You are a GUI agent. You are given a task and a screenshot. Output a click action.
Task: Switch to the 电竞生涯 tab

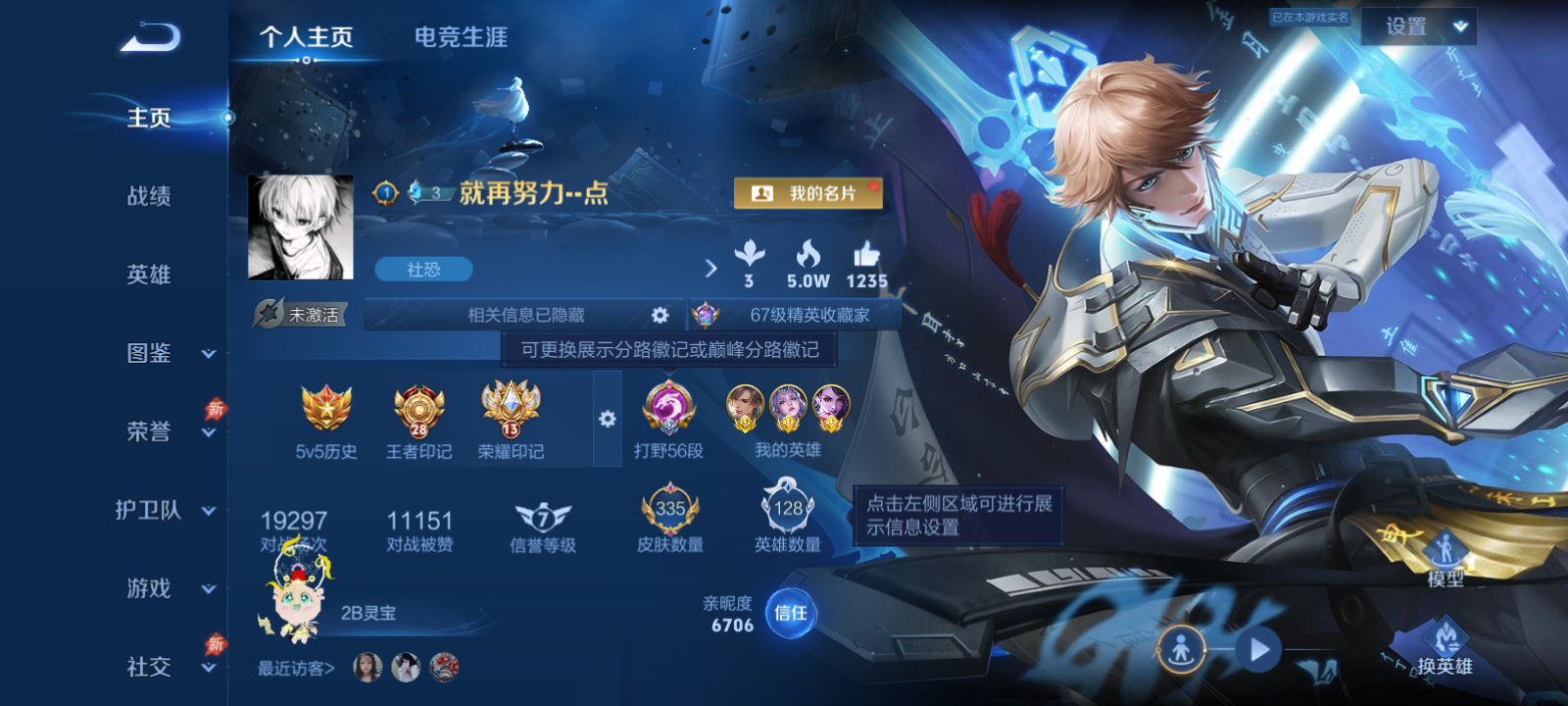click(x=461, y=38)
